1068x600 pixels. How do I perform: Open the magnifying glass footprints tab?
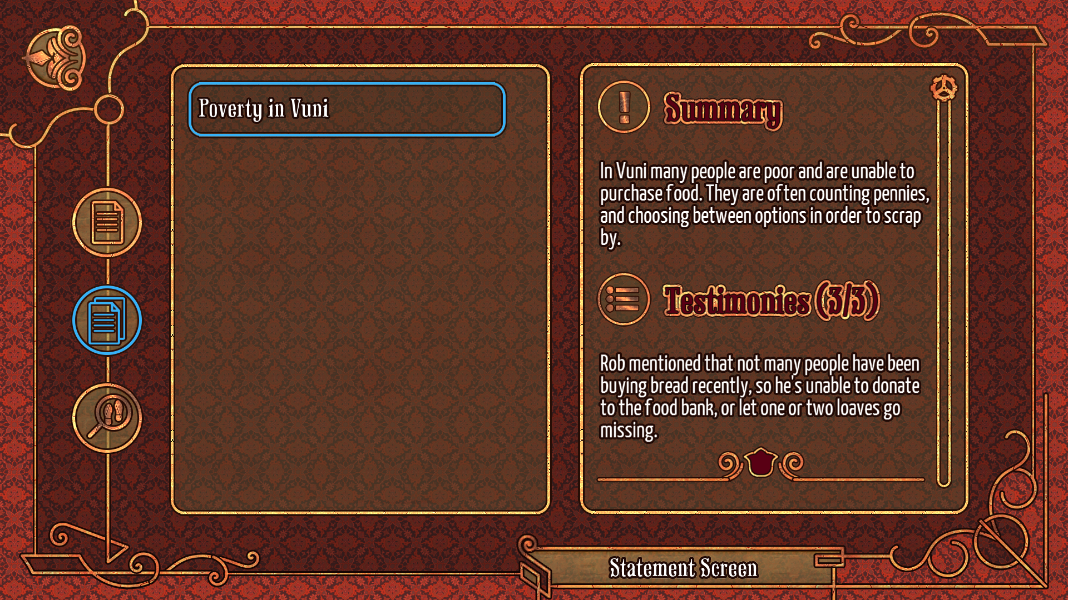pyautogui.click(x=107, y=417)
